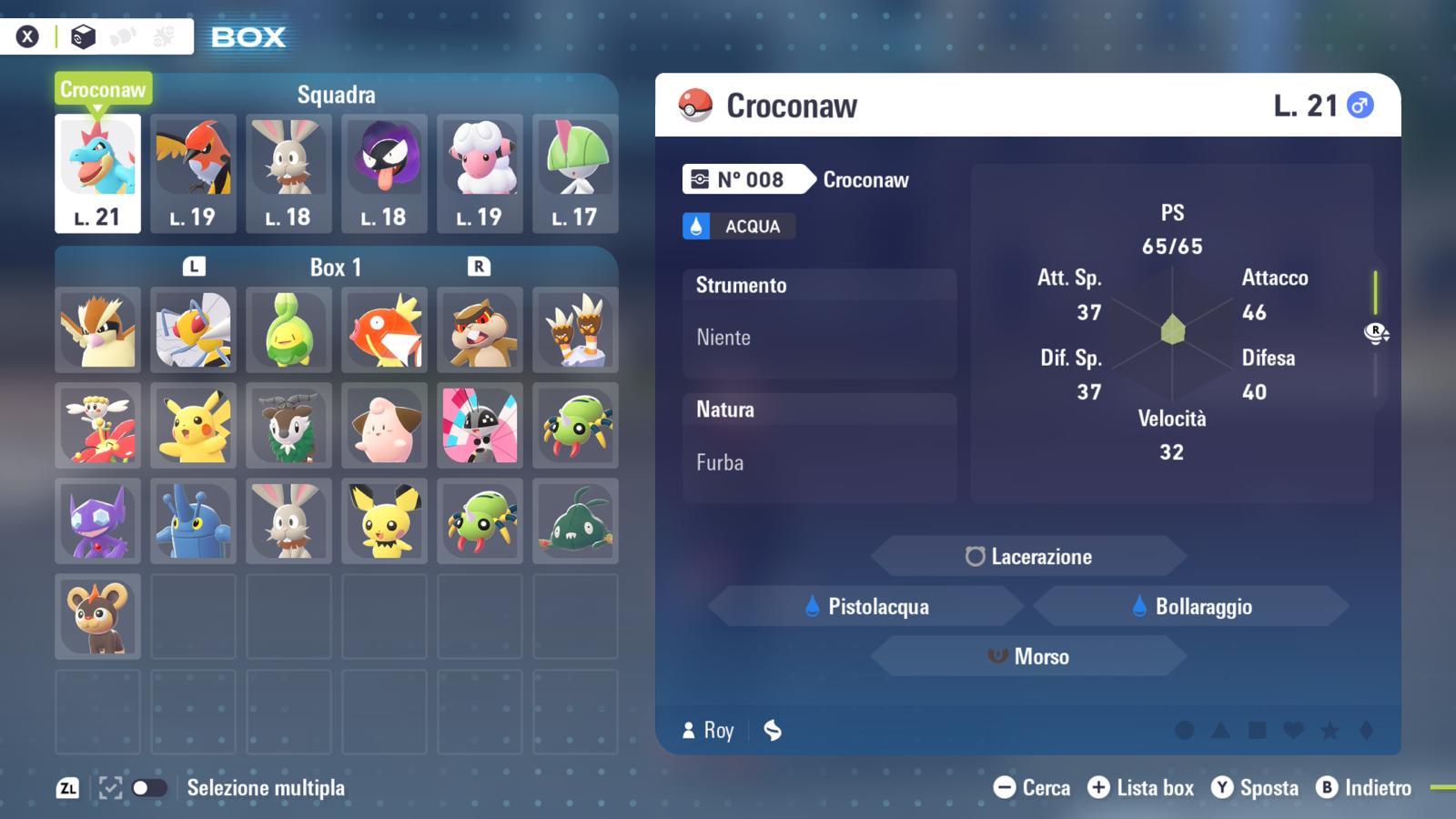This screenshot has width=1456, height=819.
Task: Choose the Cleffa box slot
Action: pyautogui.click(x=384, y=426)
